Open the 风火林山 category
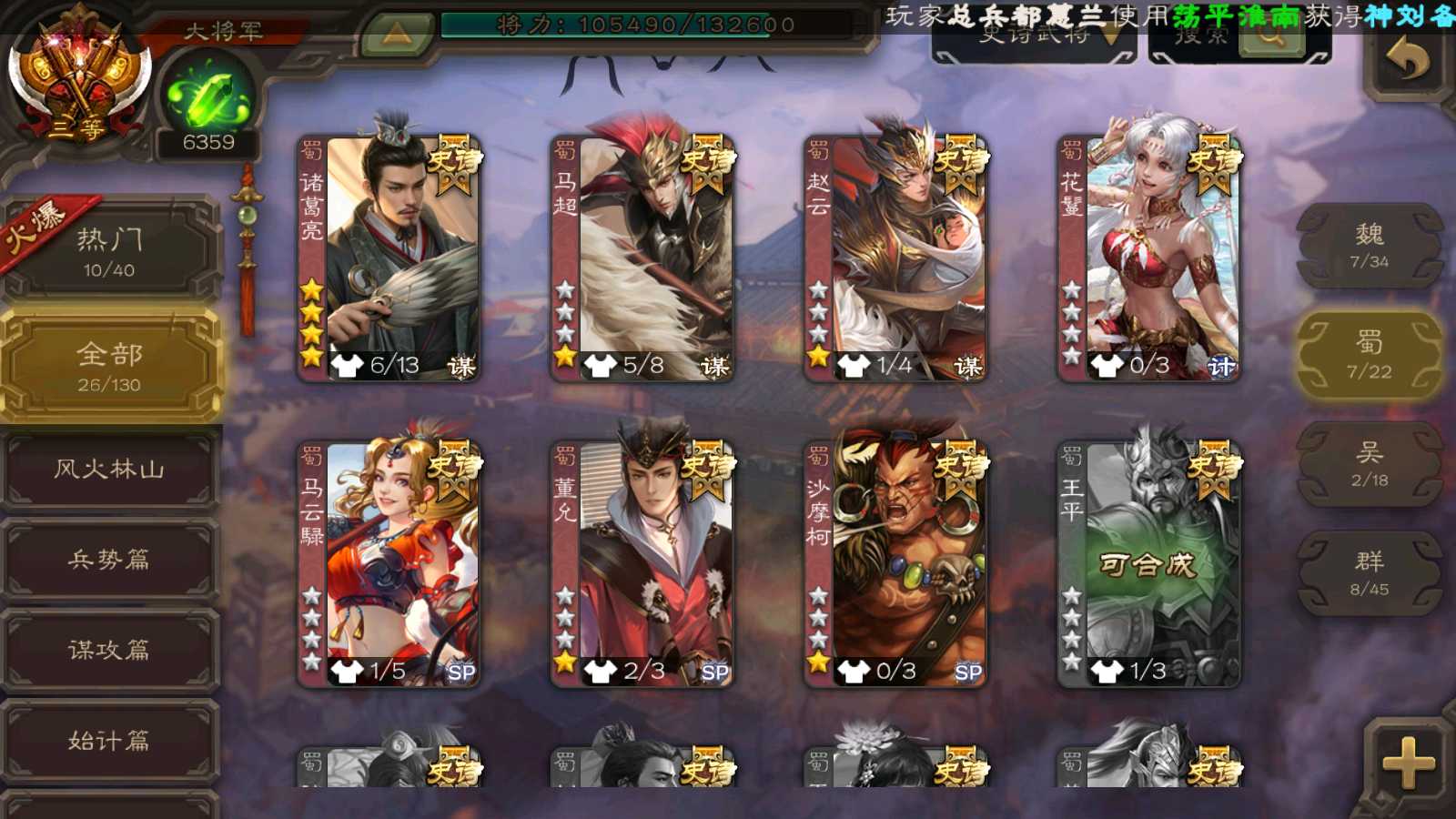Viewport: 1456px width, 819px height. click(x=109, y=469)
